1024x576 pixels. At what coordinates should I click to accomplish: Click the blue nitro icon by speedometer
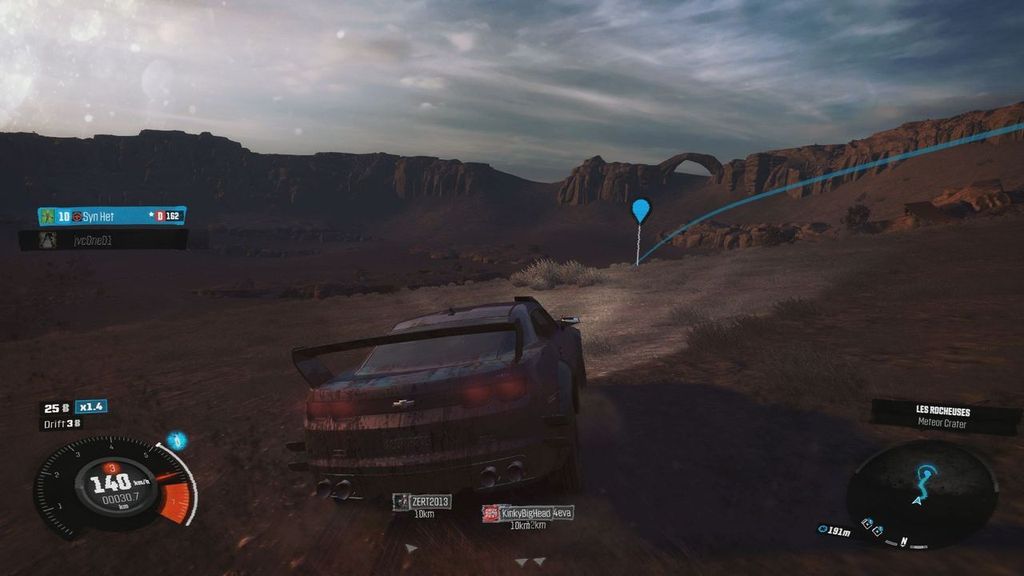[176, 440]
